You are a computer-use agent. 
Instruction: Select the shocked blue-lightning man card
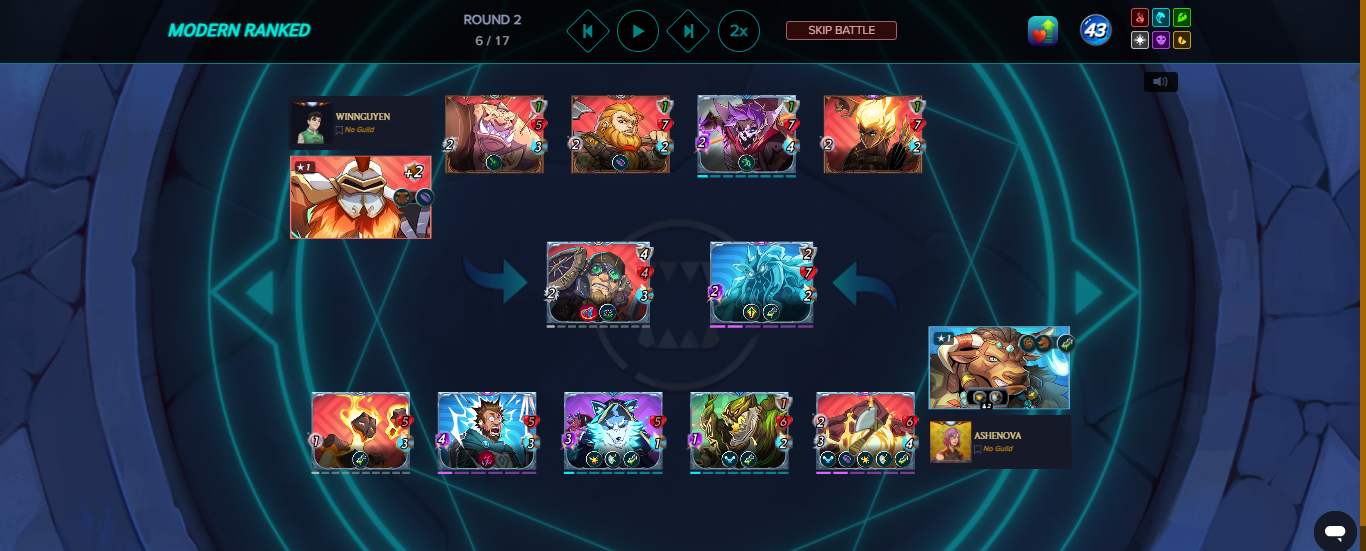487,431
